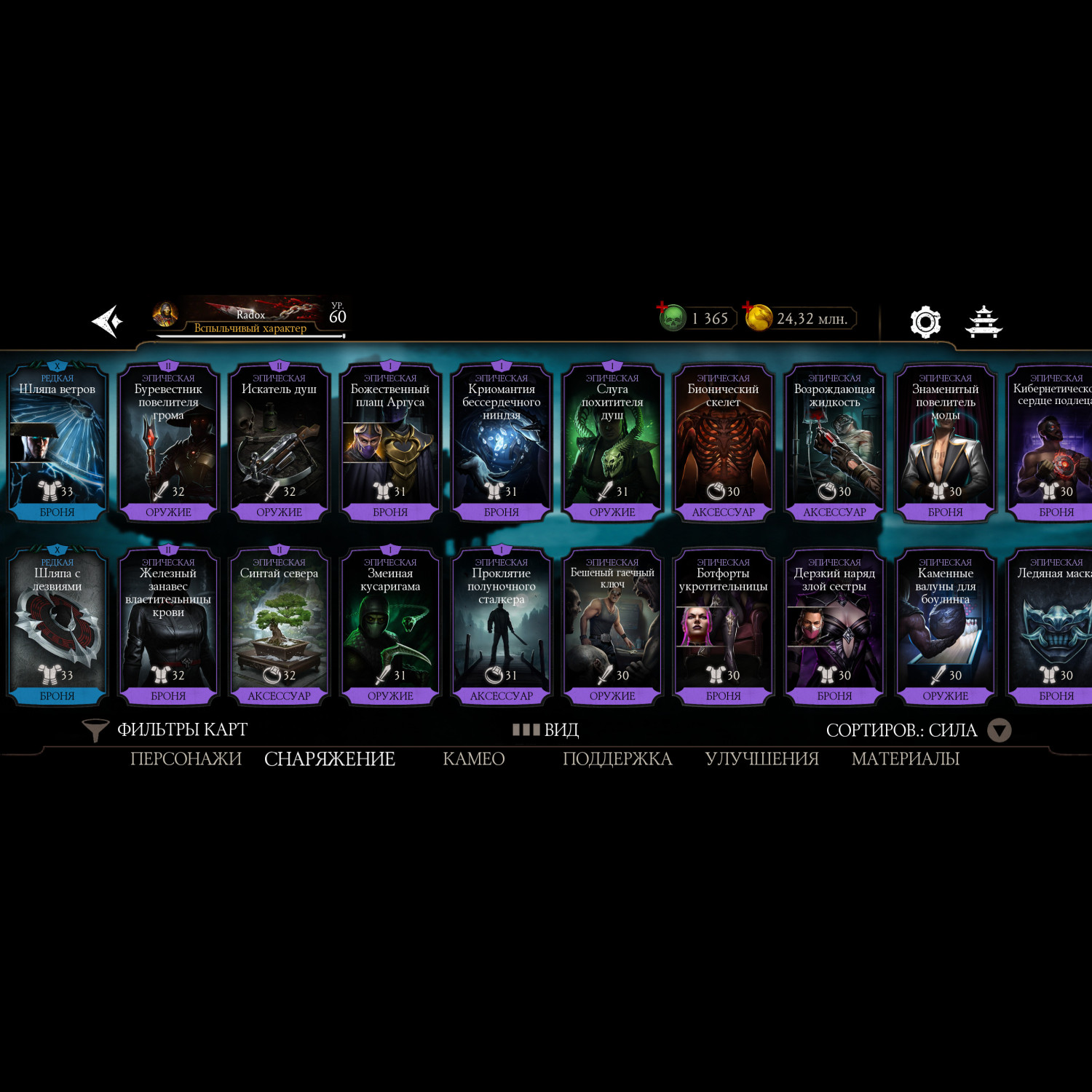
Task: Show the Улучшения tab
Action: (761, 759)
